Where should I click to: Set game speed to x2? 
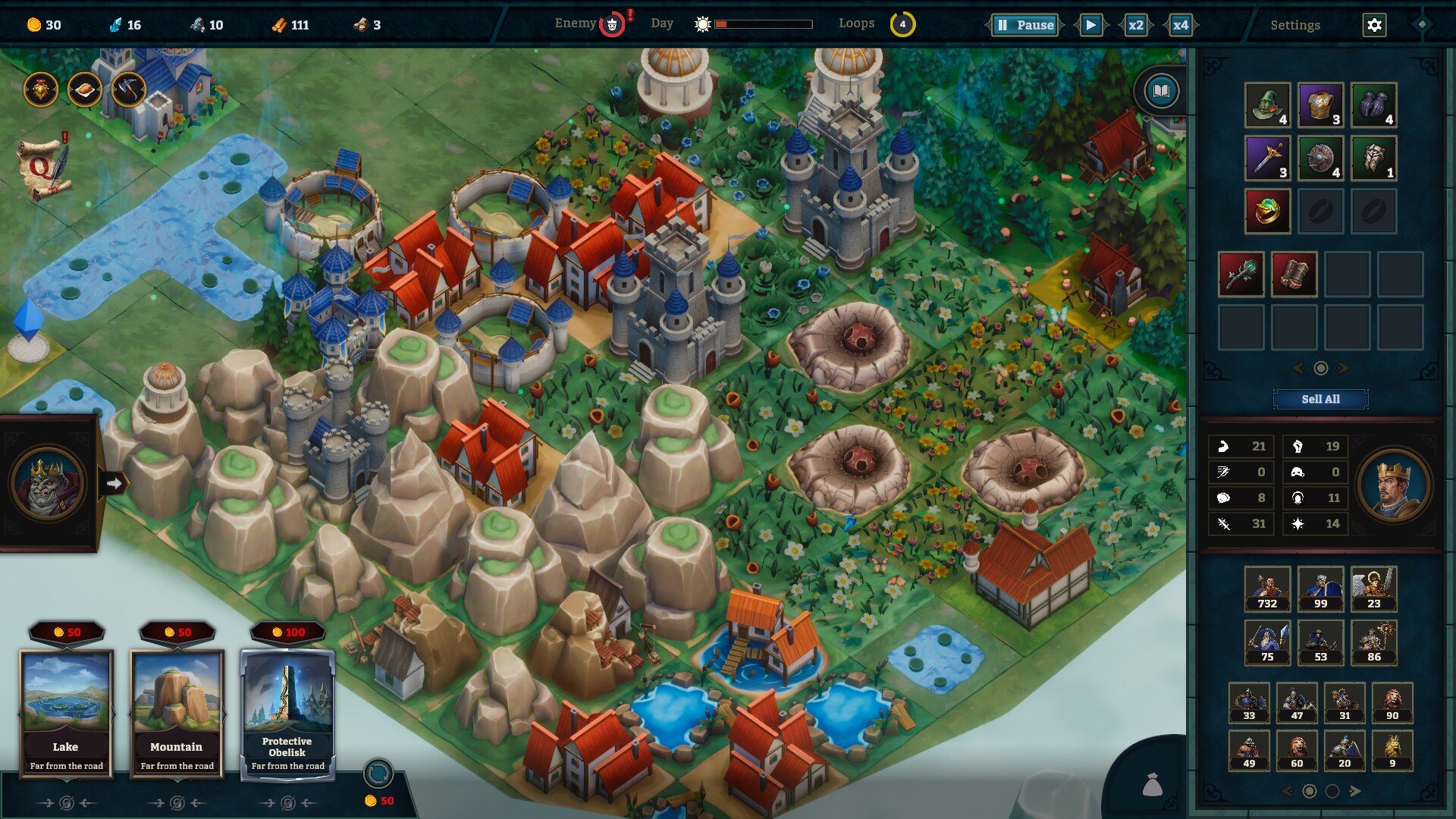click(1135, 25)
